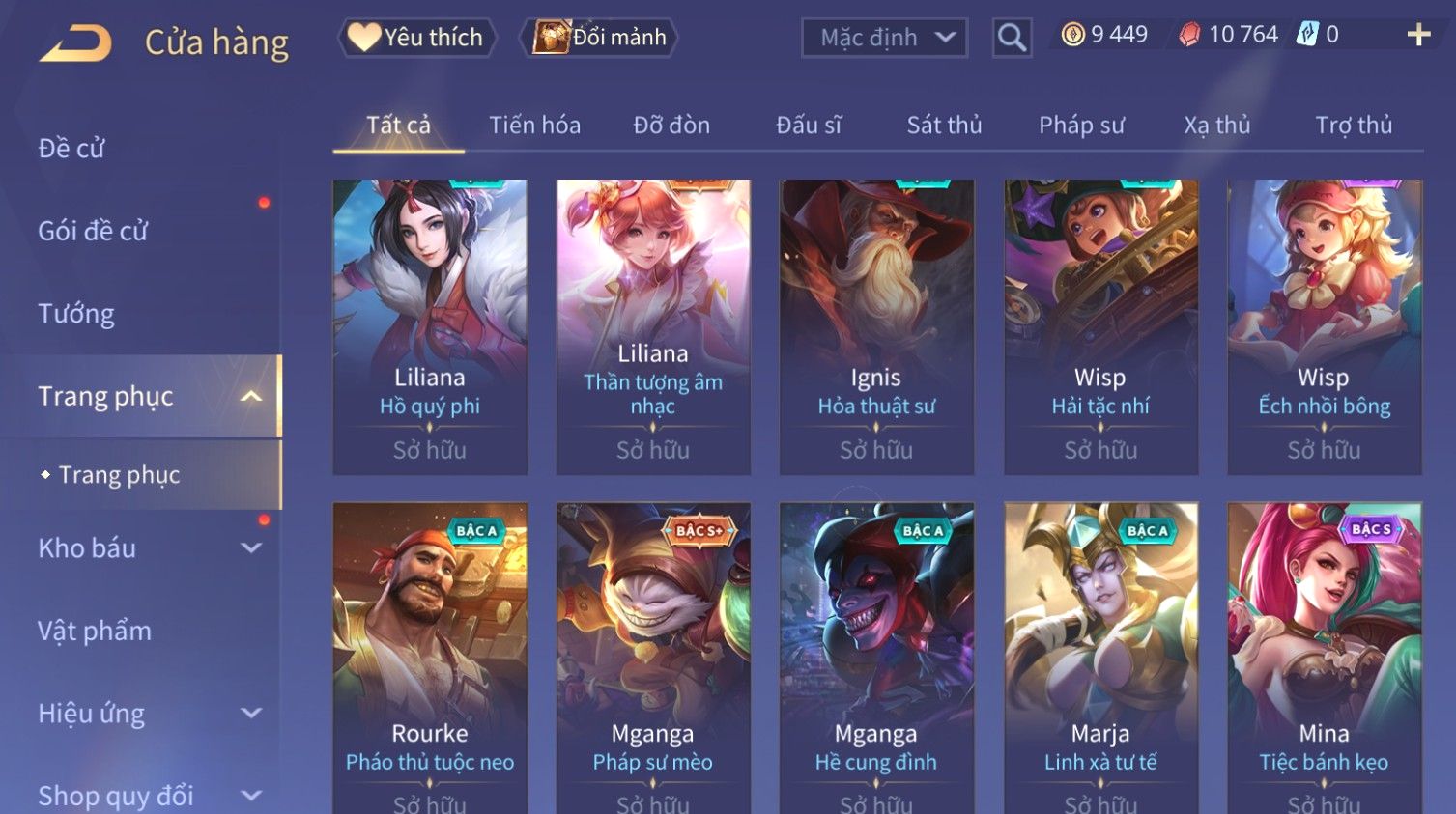1456x814 pixels.
Task: Open the Tướng heroes section
Action: click(76, 314)
